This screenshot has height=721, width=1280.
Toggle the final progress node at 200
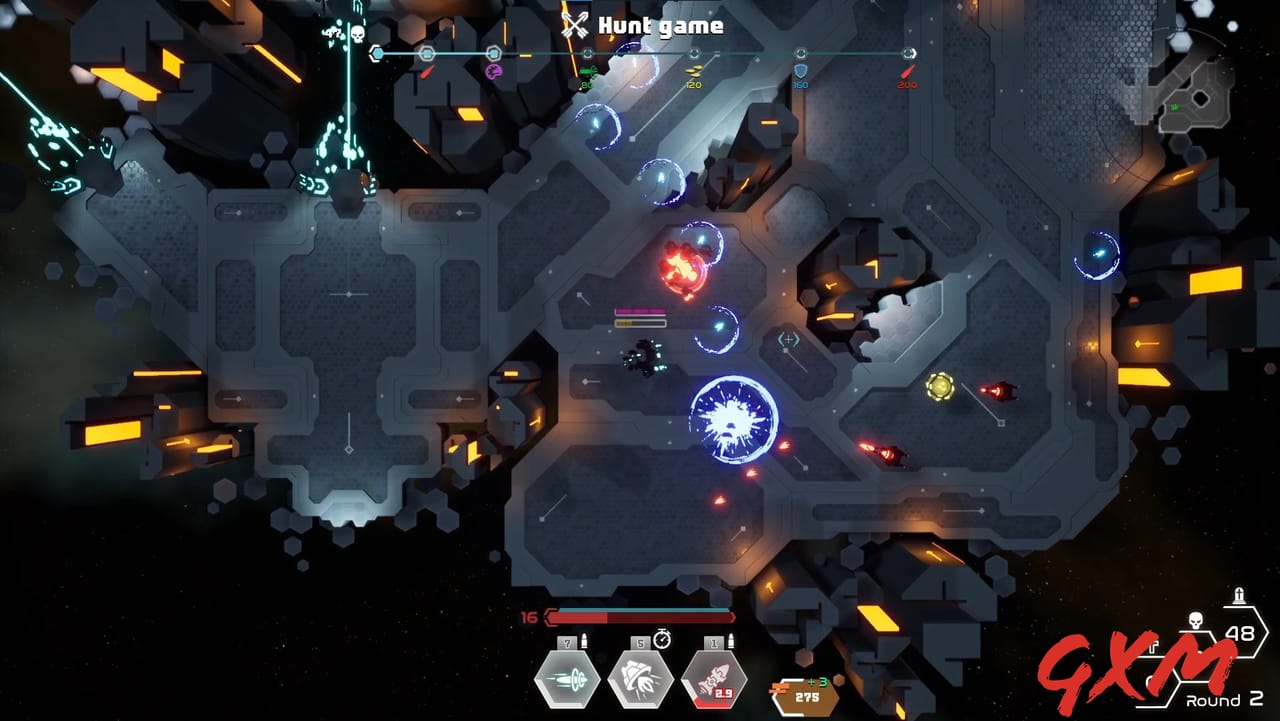(x=906, y=52)
